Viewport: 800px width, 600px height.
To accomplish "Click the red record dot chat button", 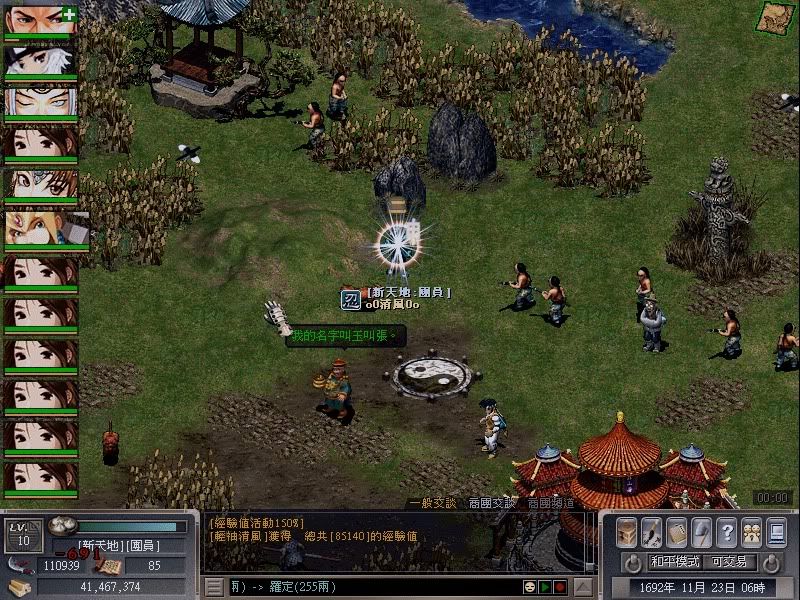I will click(x=561, y=586).
